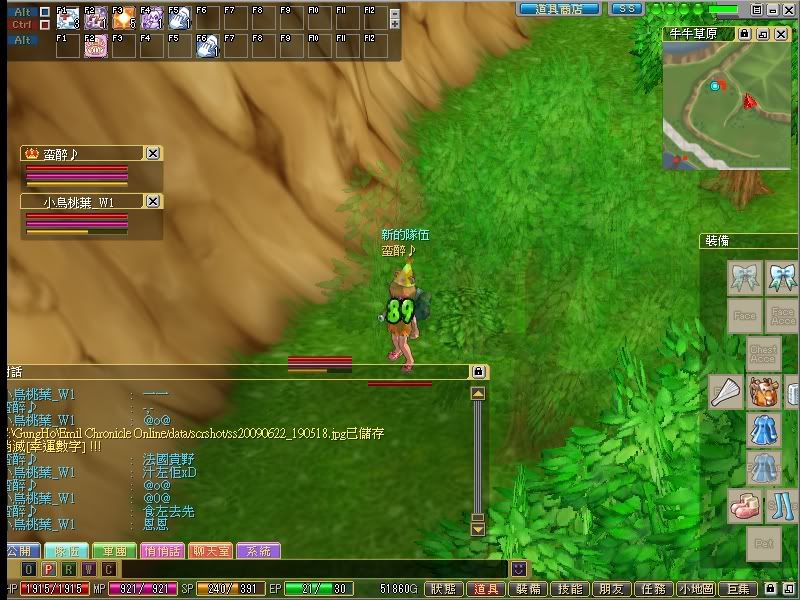Viewport: 800px width, 600px height.
Task: Open the 技能 skills window
Action: pos(570,590)
